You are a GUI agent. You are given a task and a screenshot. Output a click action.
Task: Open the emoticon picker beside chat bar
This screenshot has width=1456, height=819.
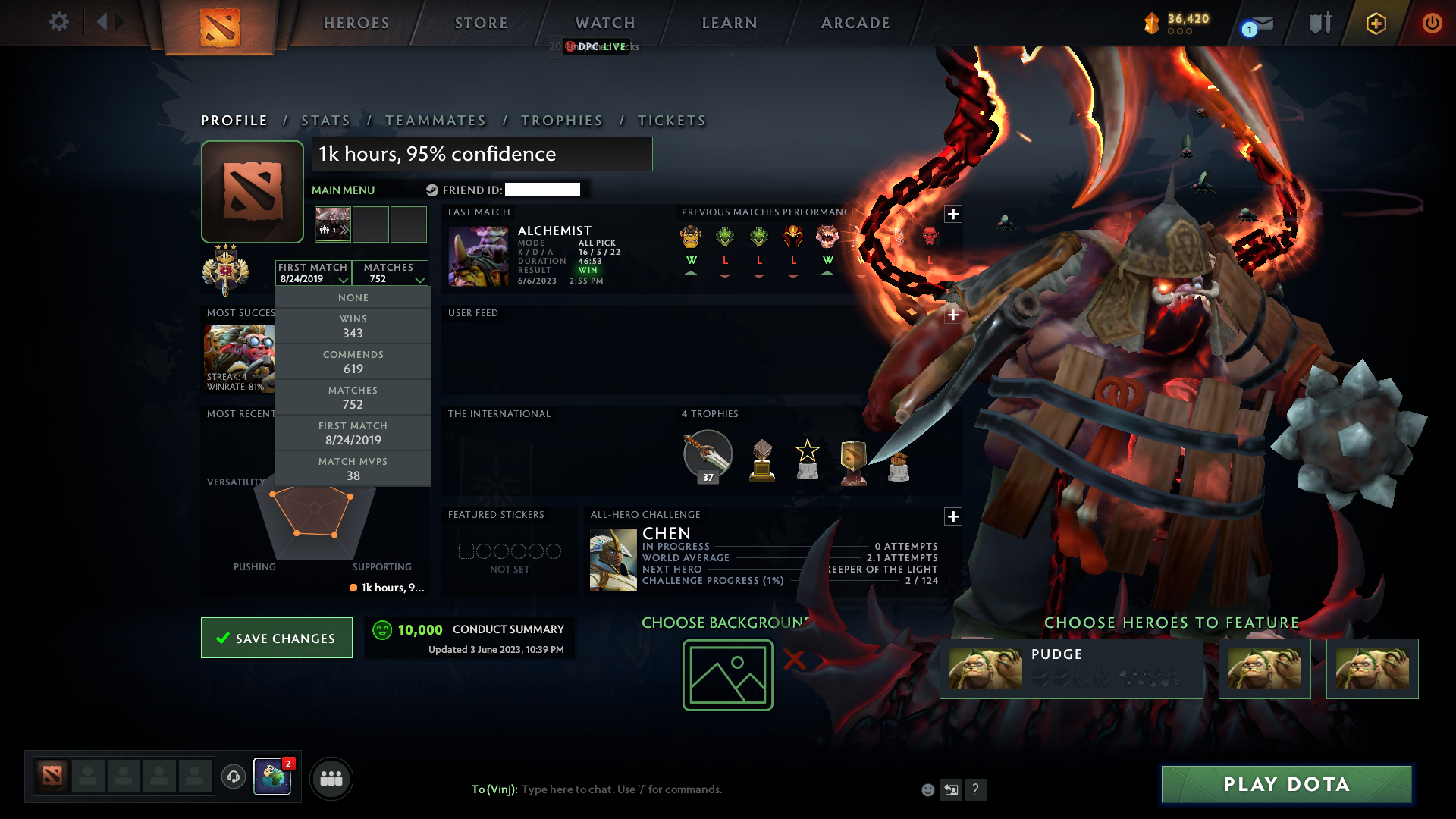pos(927,789)
